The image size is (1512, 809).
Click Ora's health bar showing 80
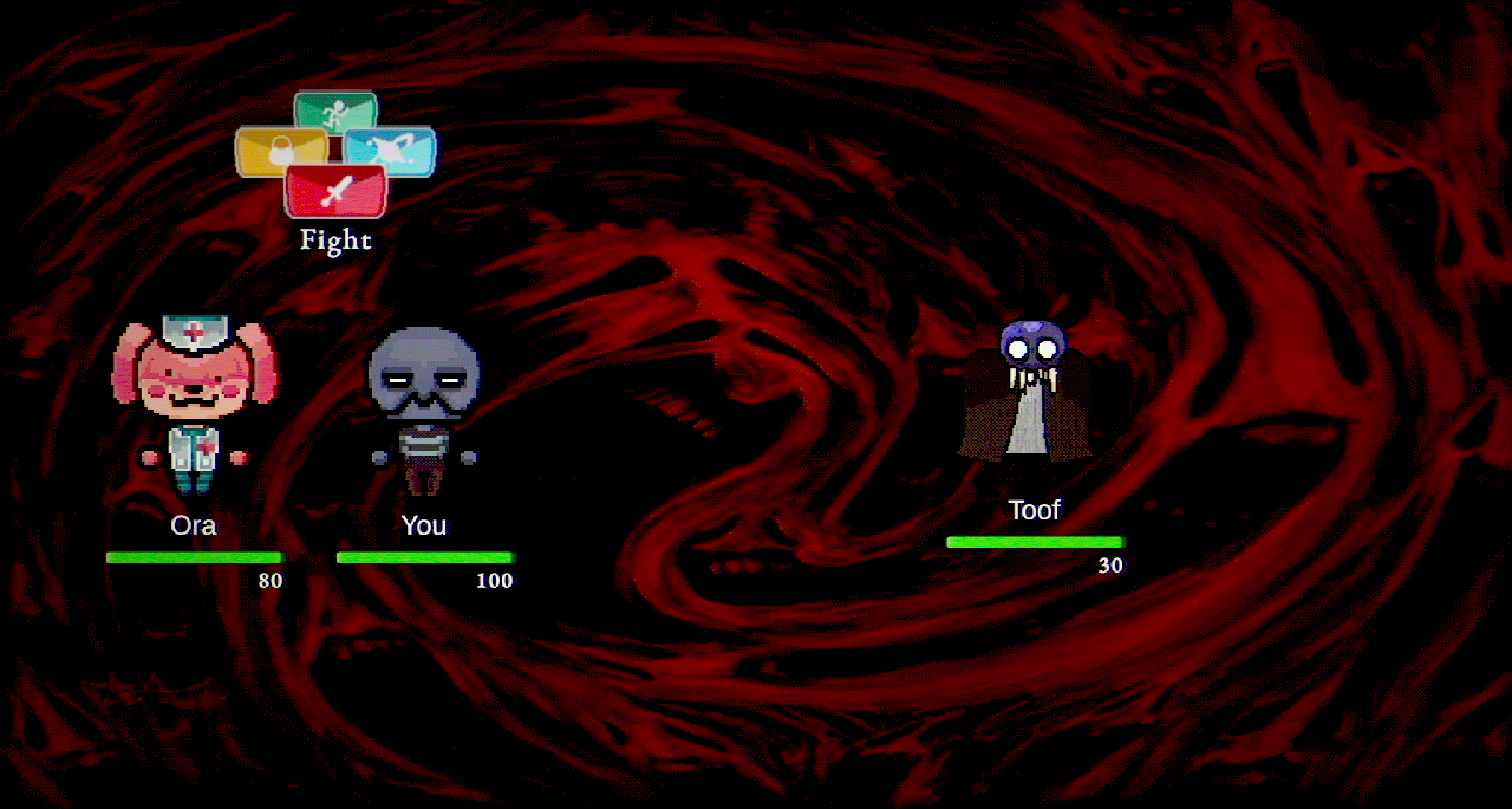click(x=196, y=556)
